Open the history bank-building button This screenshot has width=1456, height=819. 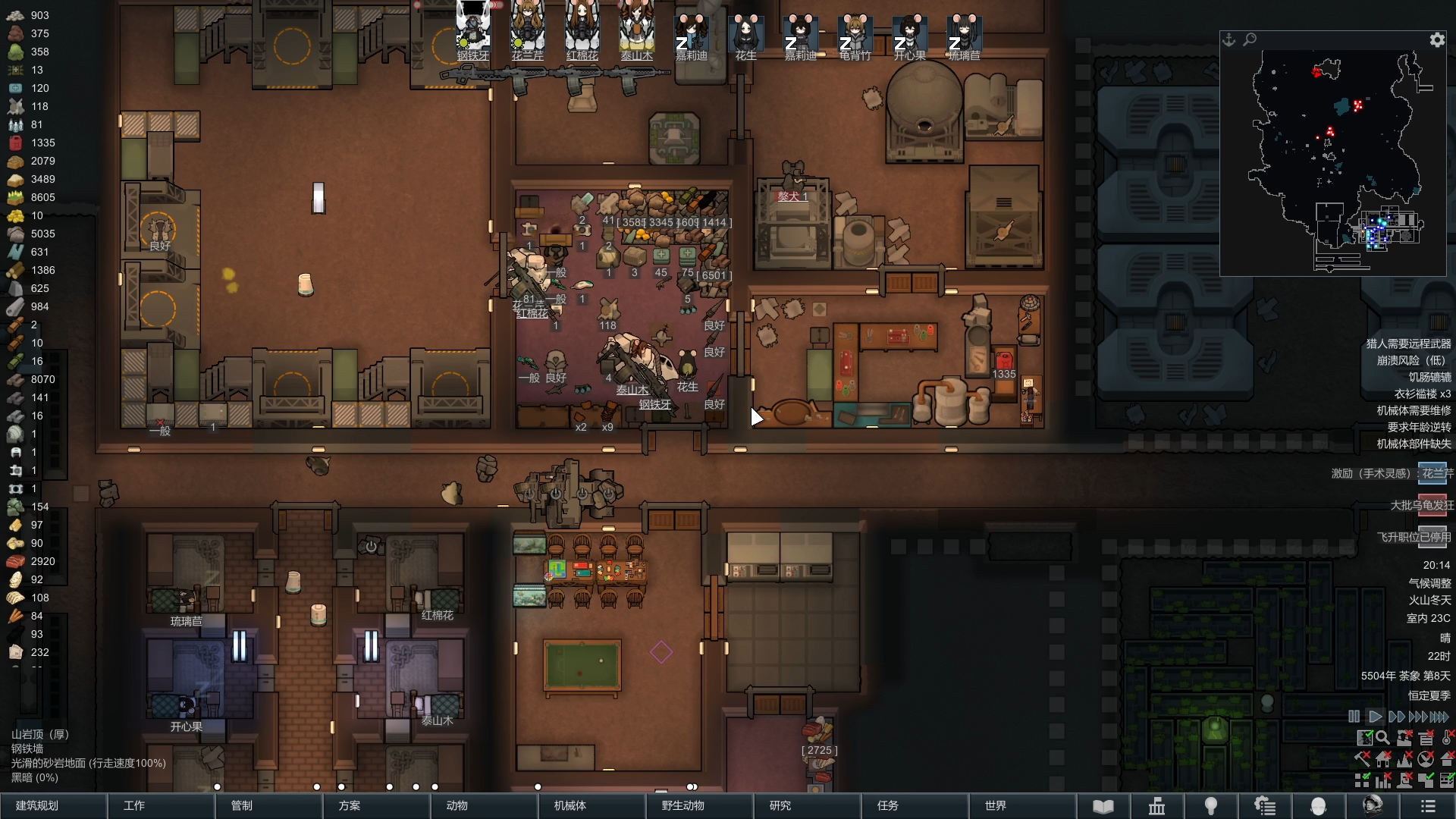click(x=1156, y=806)
